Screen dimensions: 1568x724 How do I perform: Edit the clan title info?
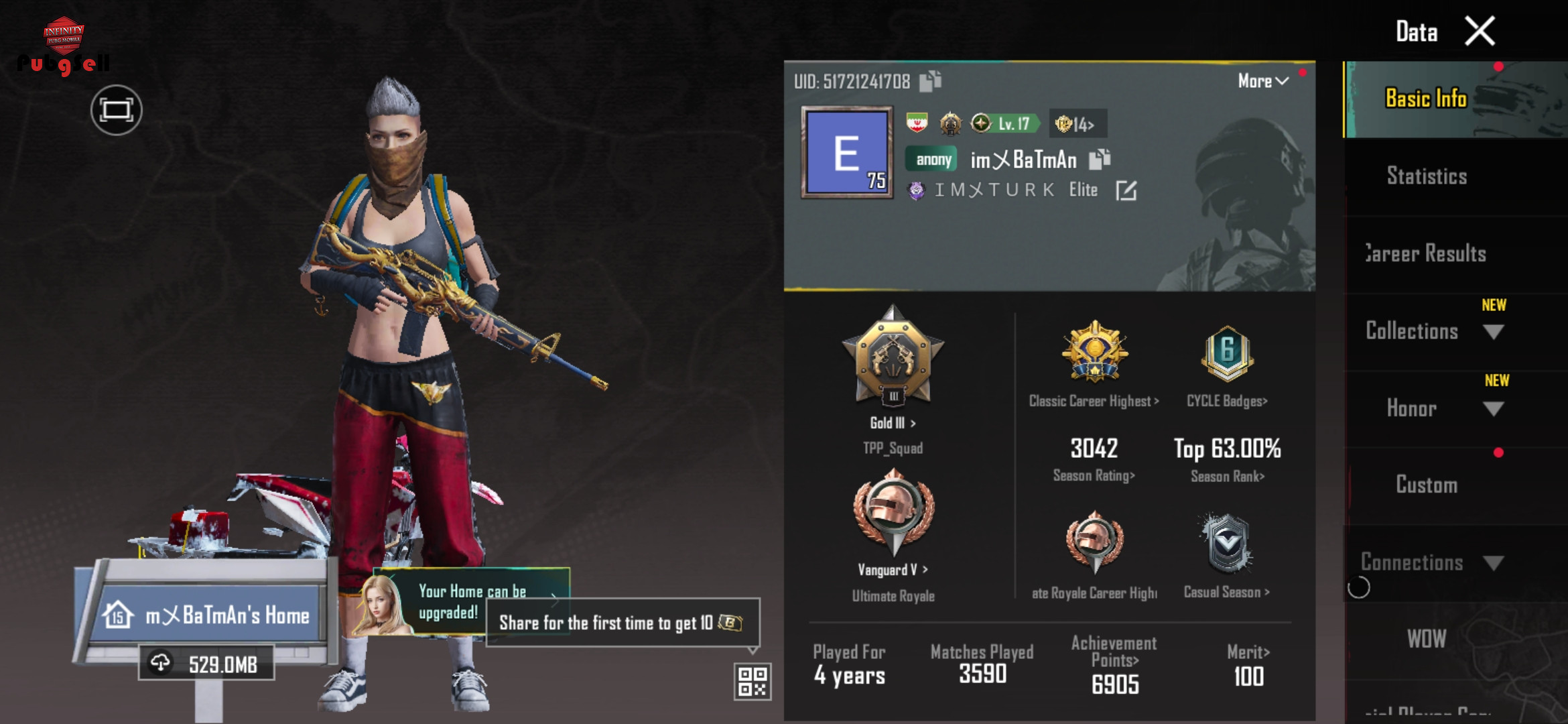pyautogui.click(x=1126, y=191)
